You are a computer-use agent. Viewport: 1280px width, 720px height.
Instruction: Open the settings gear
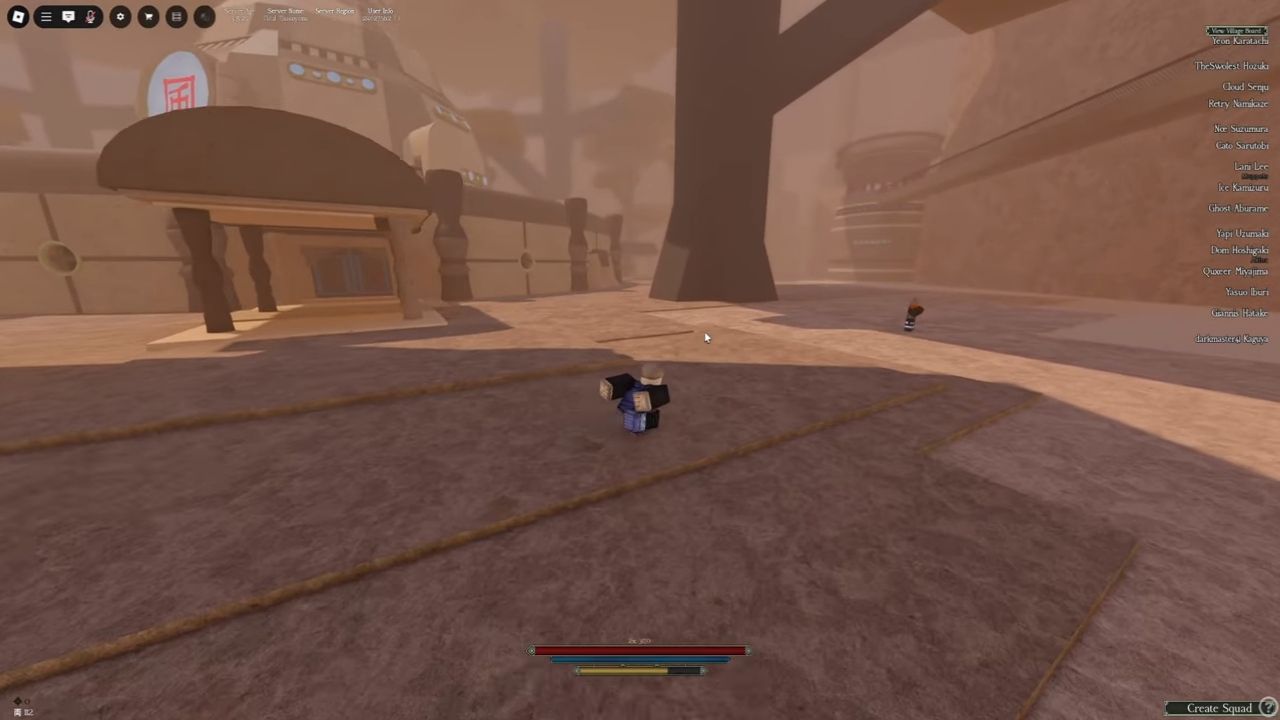click(120, 16)
